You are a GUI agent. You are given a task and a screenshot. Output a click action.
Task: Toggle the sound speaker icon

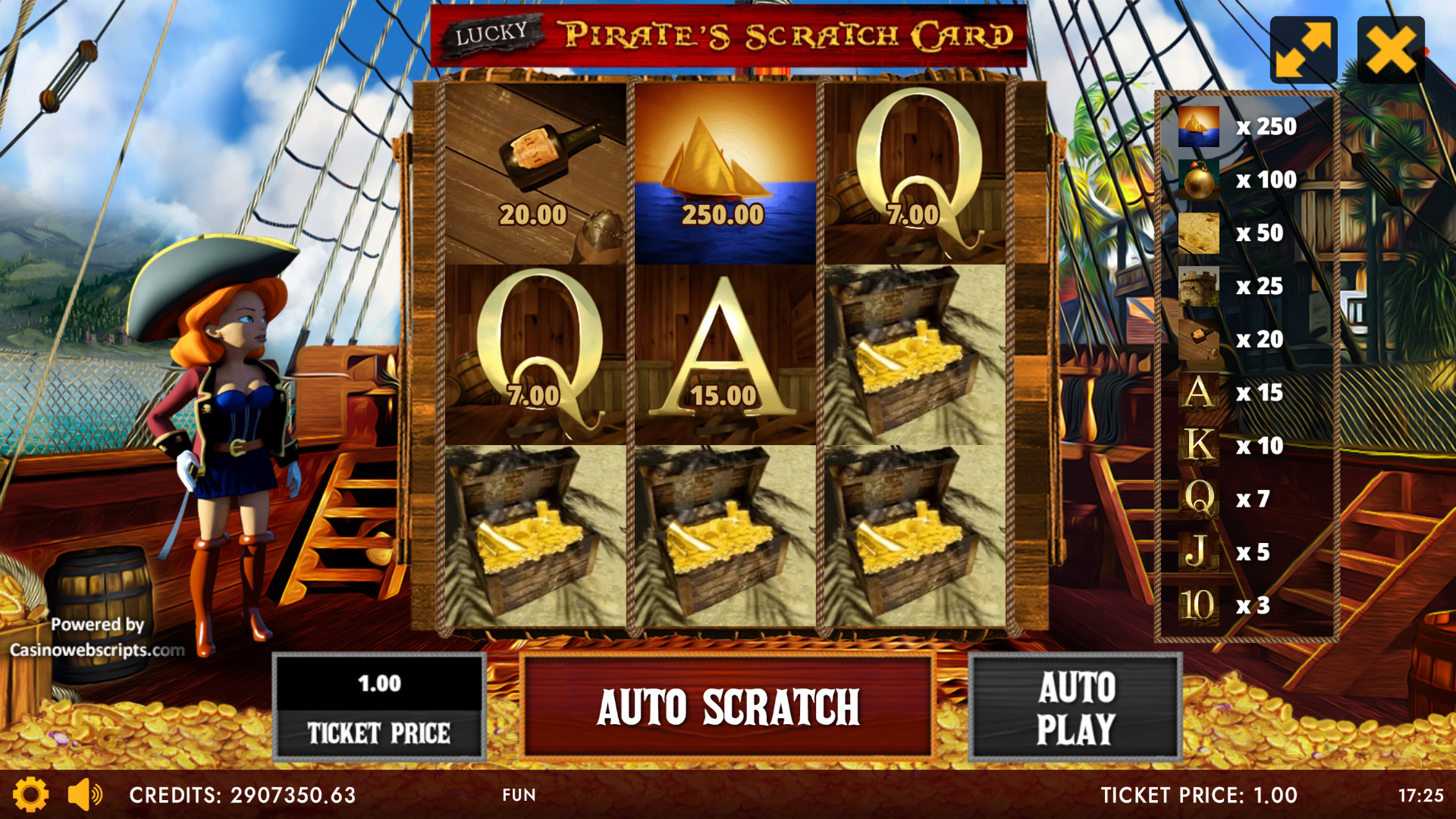click(85, 795)
